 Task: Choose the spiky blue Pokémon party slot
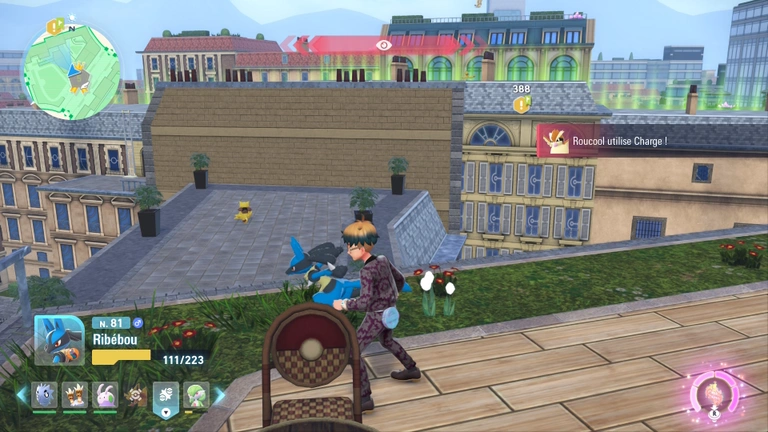coord(45,395)
